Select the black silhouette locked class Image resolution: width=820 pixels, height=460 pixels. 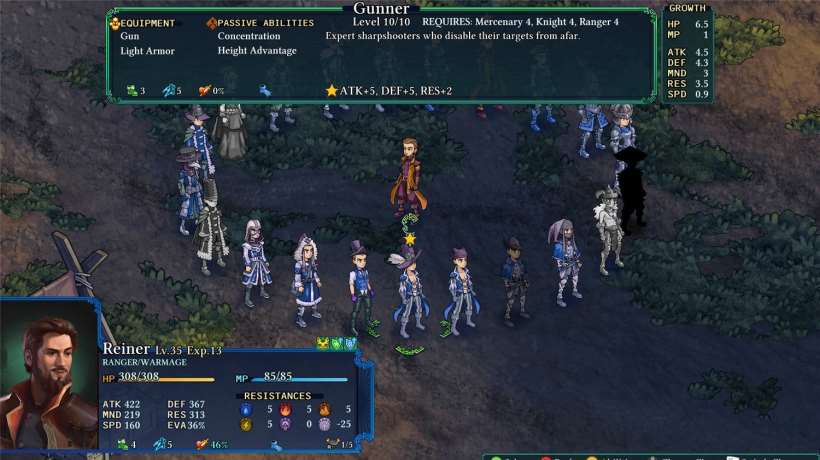(632, 190)
